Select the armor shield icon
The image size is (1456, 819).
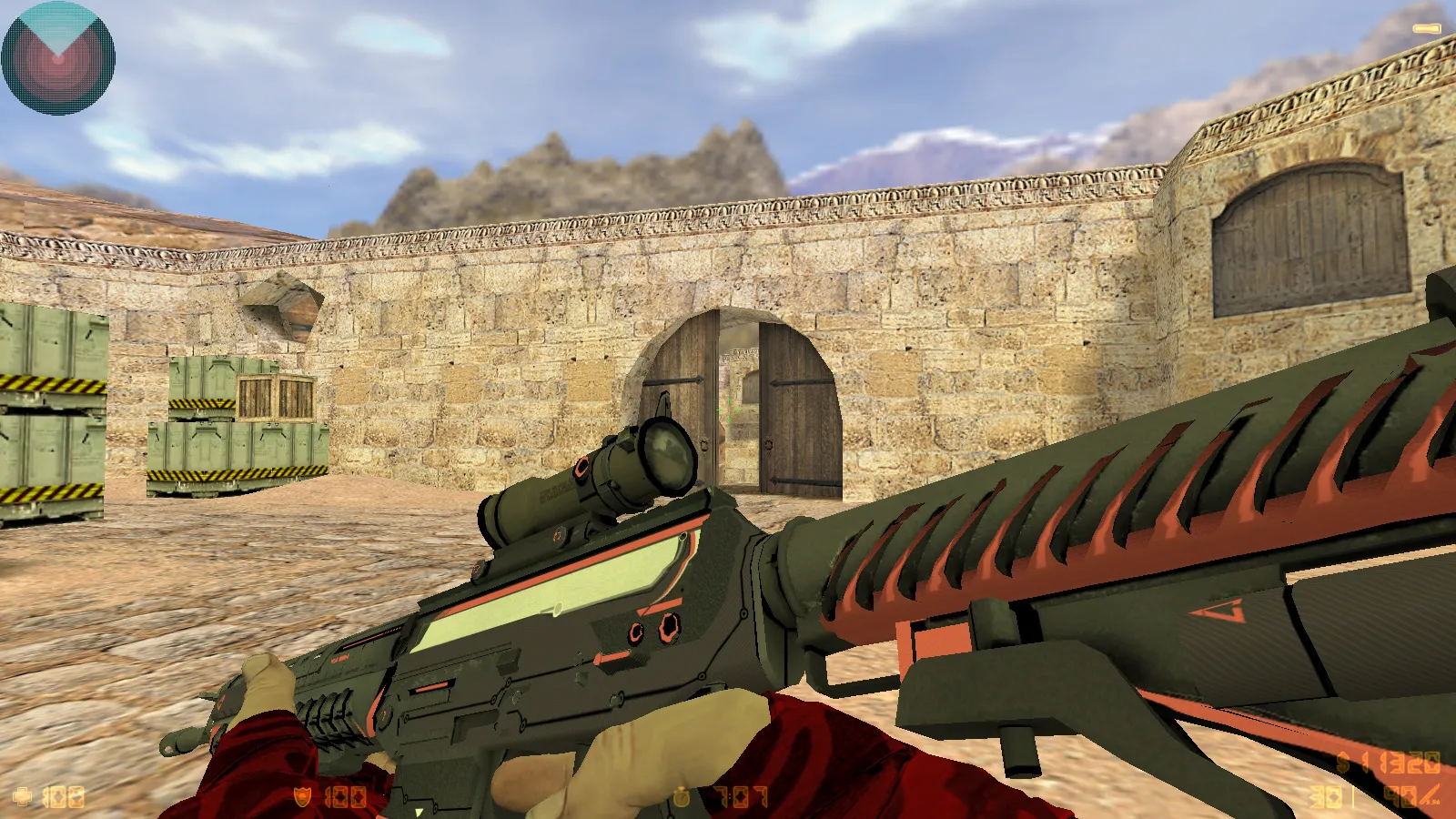pyautogui.click(x=302, y=797)
